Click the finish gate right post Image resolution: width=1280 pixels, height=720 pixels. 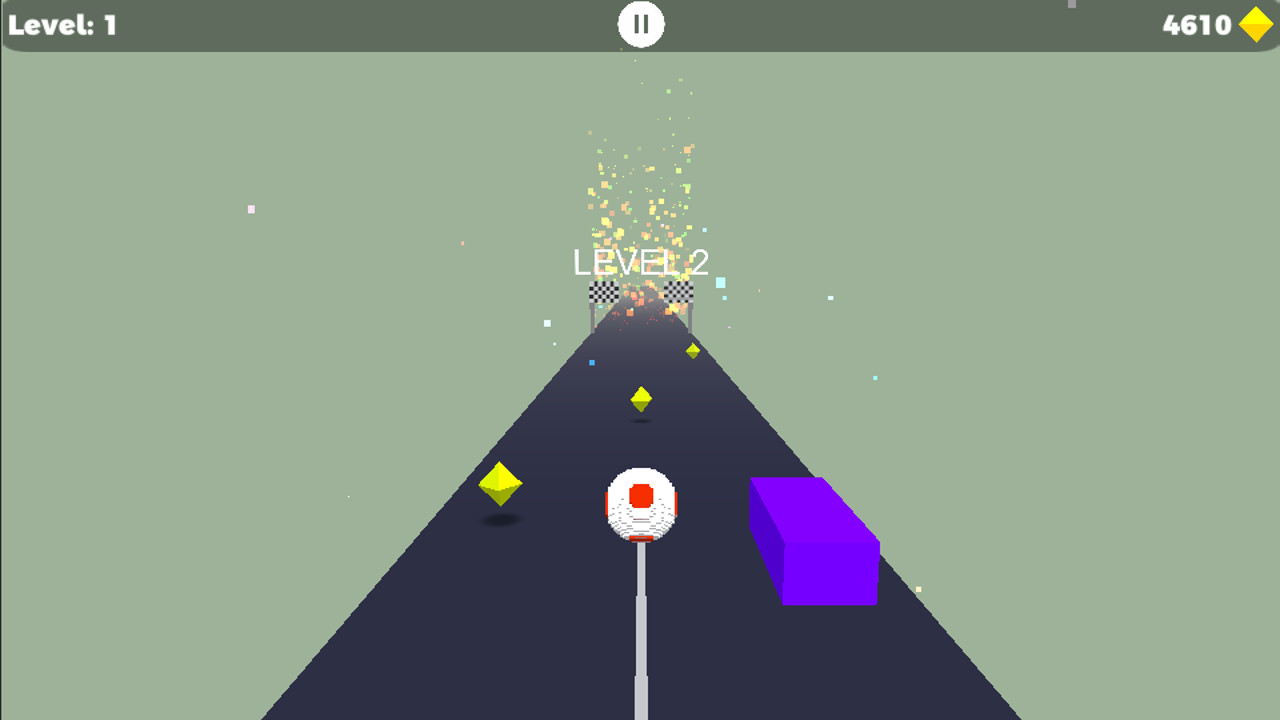point(690,315)
